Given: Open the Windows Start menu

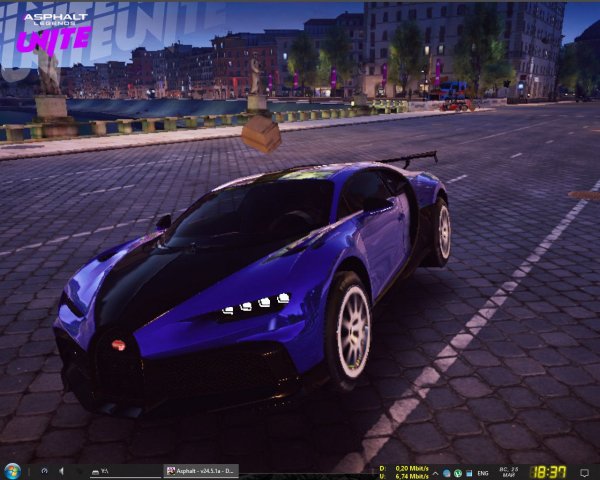Looking at the screenshot, I should click(x=13, y=471).
